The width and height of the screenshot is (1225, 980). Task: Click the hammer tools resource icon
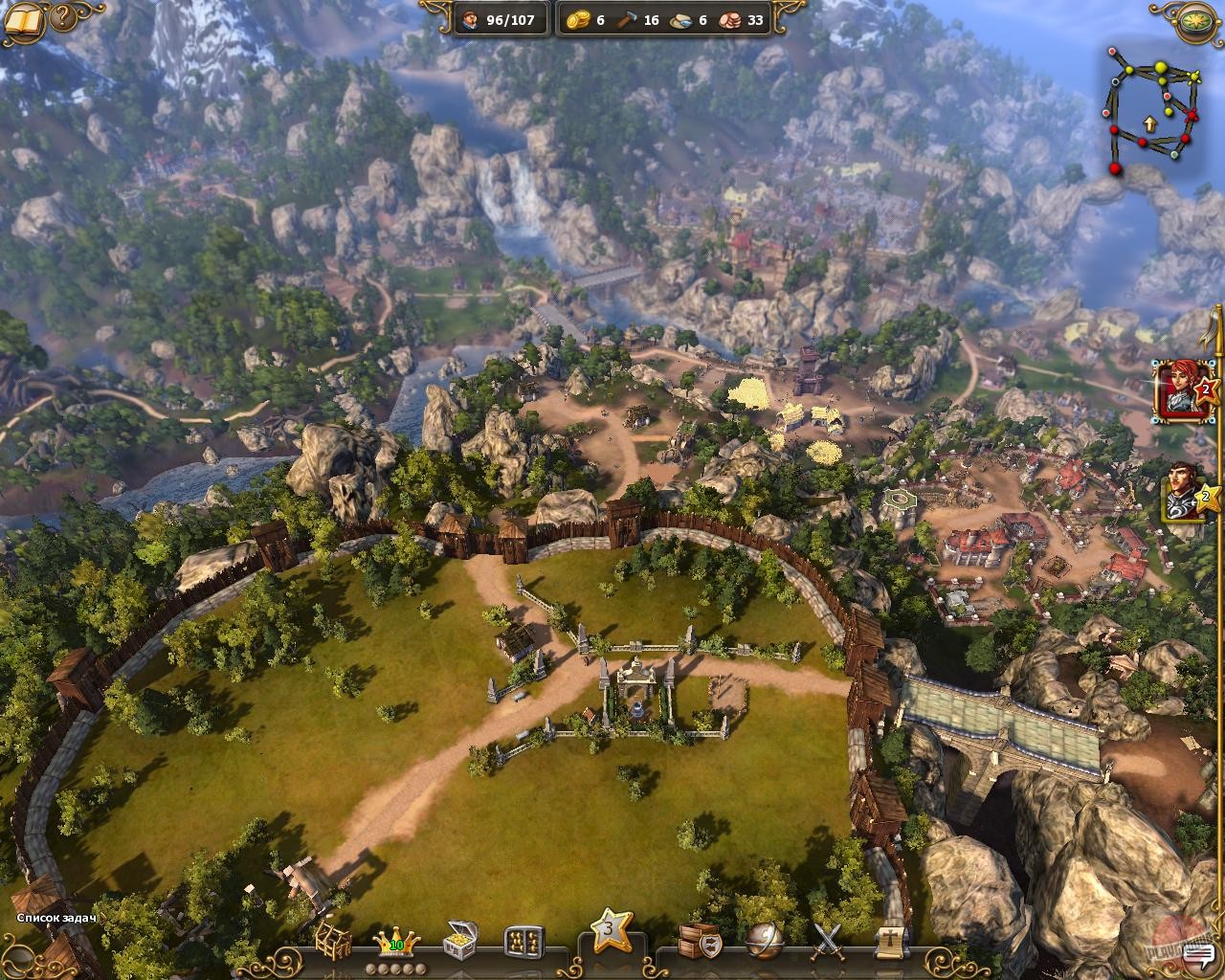coord(627,19)
